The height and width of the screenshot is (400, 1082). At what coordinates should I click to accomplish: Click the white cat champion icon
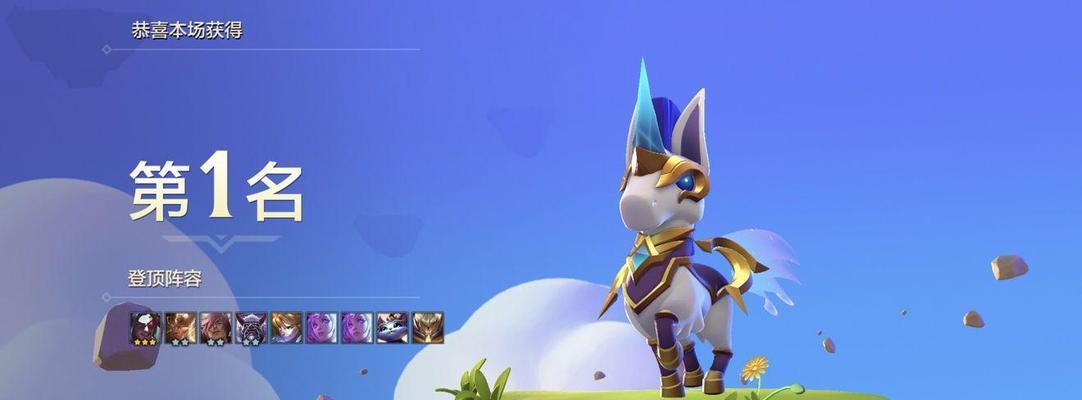point(391,327)
